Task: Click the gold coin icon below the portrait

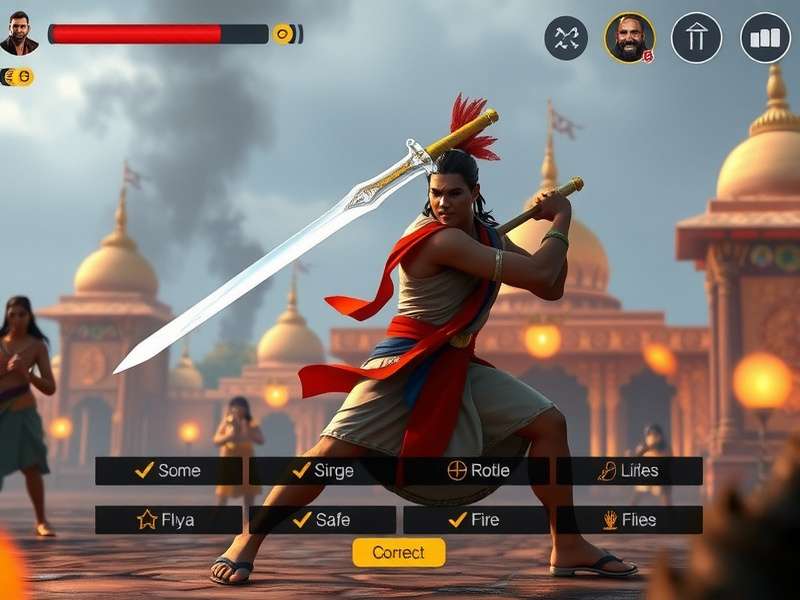Action: 17,77
